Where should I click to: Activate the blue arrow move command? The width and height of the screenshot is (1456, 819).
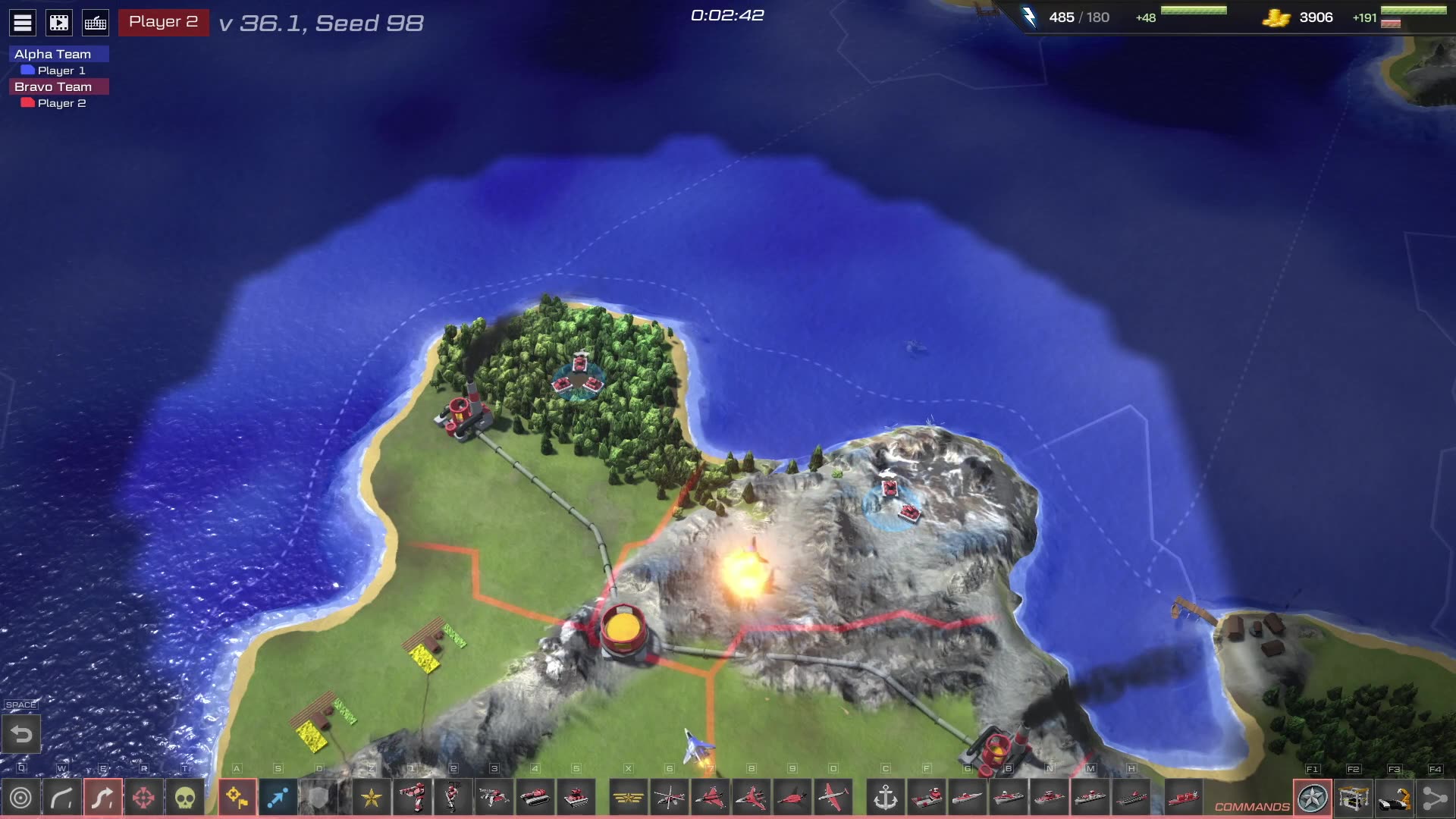(x=278, y=798)
